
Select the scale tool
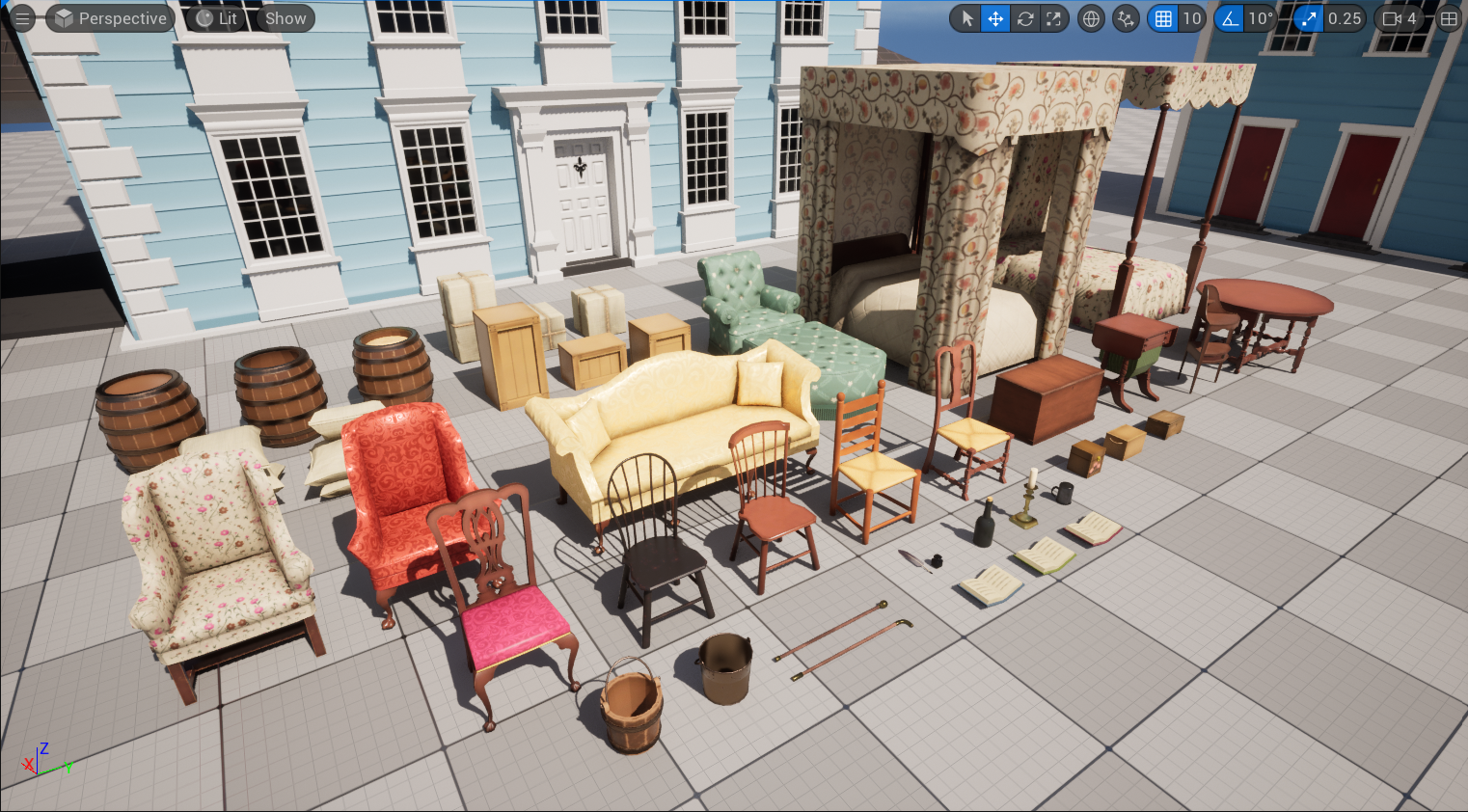pos(1053,18)
